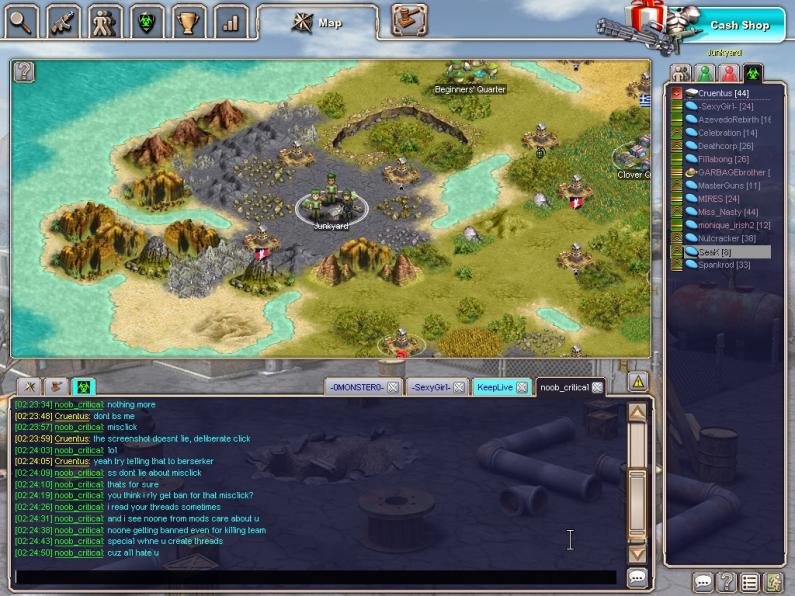Open the Cash Shop
Viewport: 795px width, 596px height.
tap(739, 24)
